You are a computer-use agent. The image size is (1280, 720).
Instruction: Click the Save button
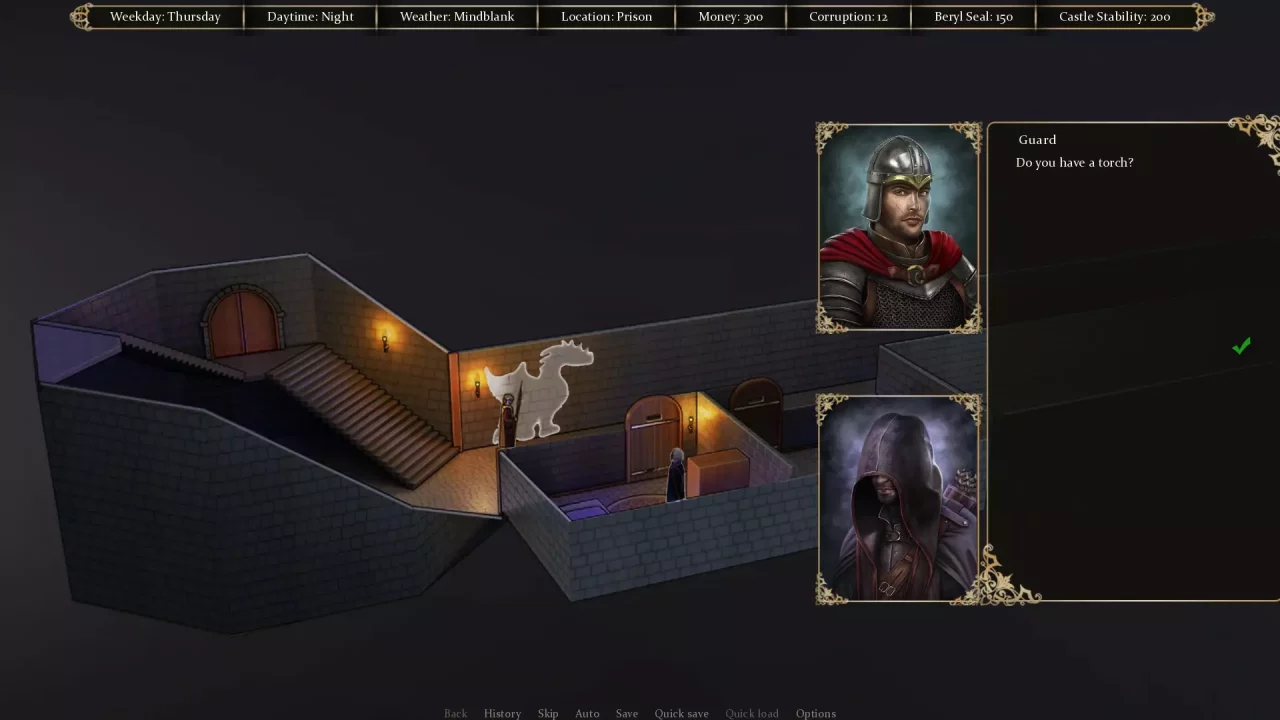pyautogui.click(x=626, y=713)
